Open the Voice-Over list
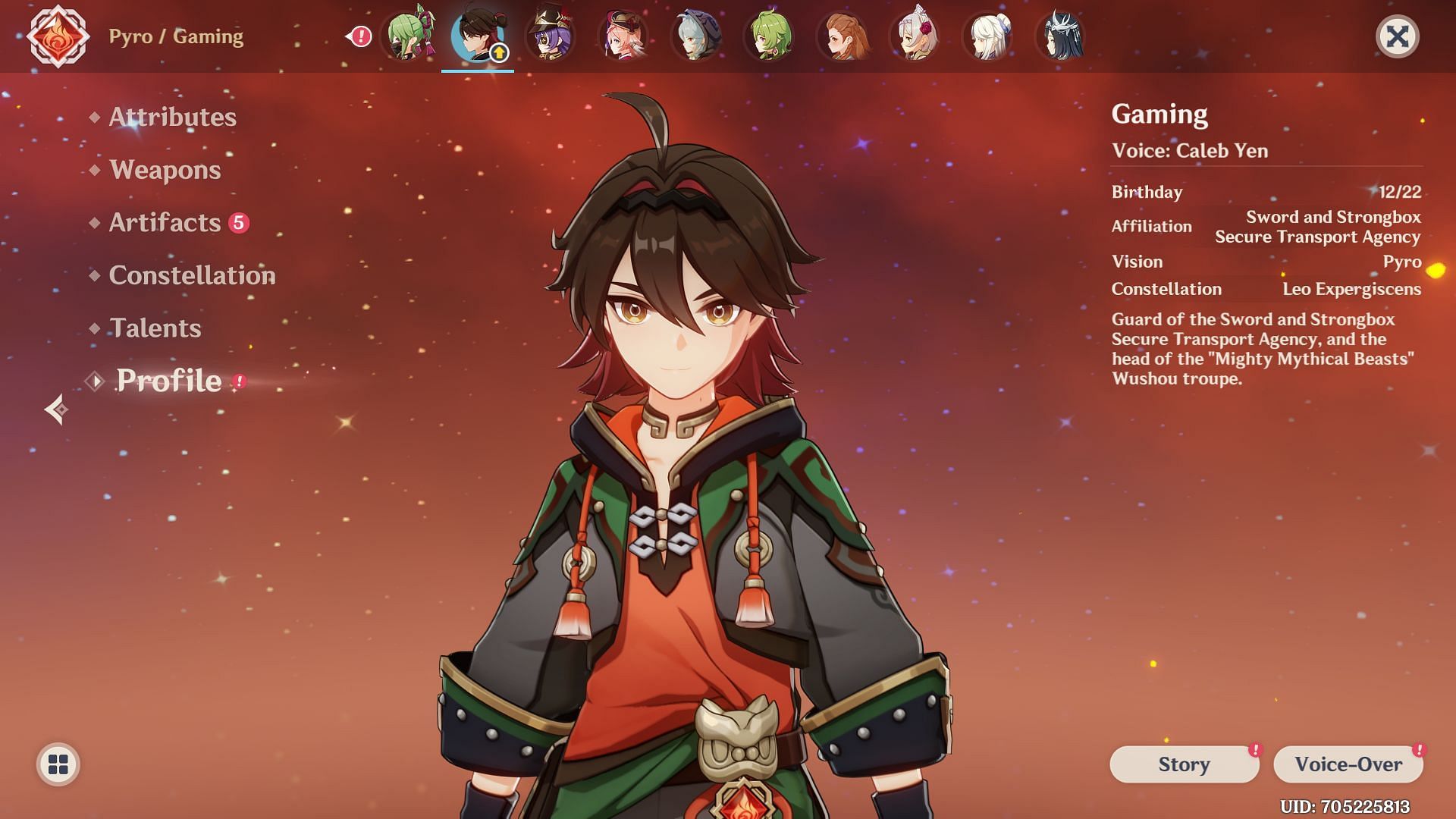 click(1348, 764)
